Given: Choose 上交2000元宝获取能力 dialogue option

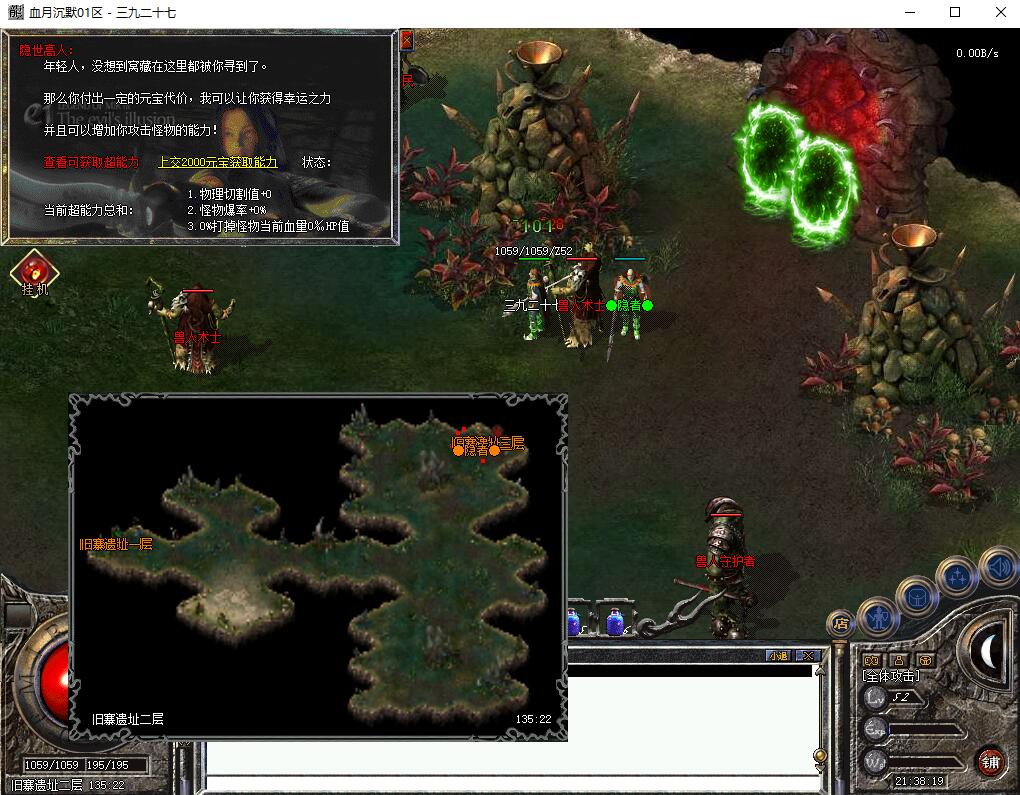Looking at the screenshot, I should (218, 162).
